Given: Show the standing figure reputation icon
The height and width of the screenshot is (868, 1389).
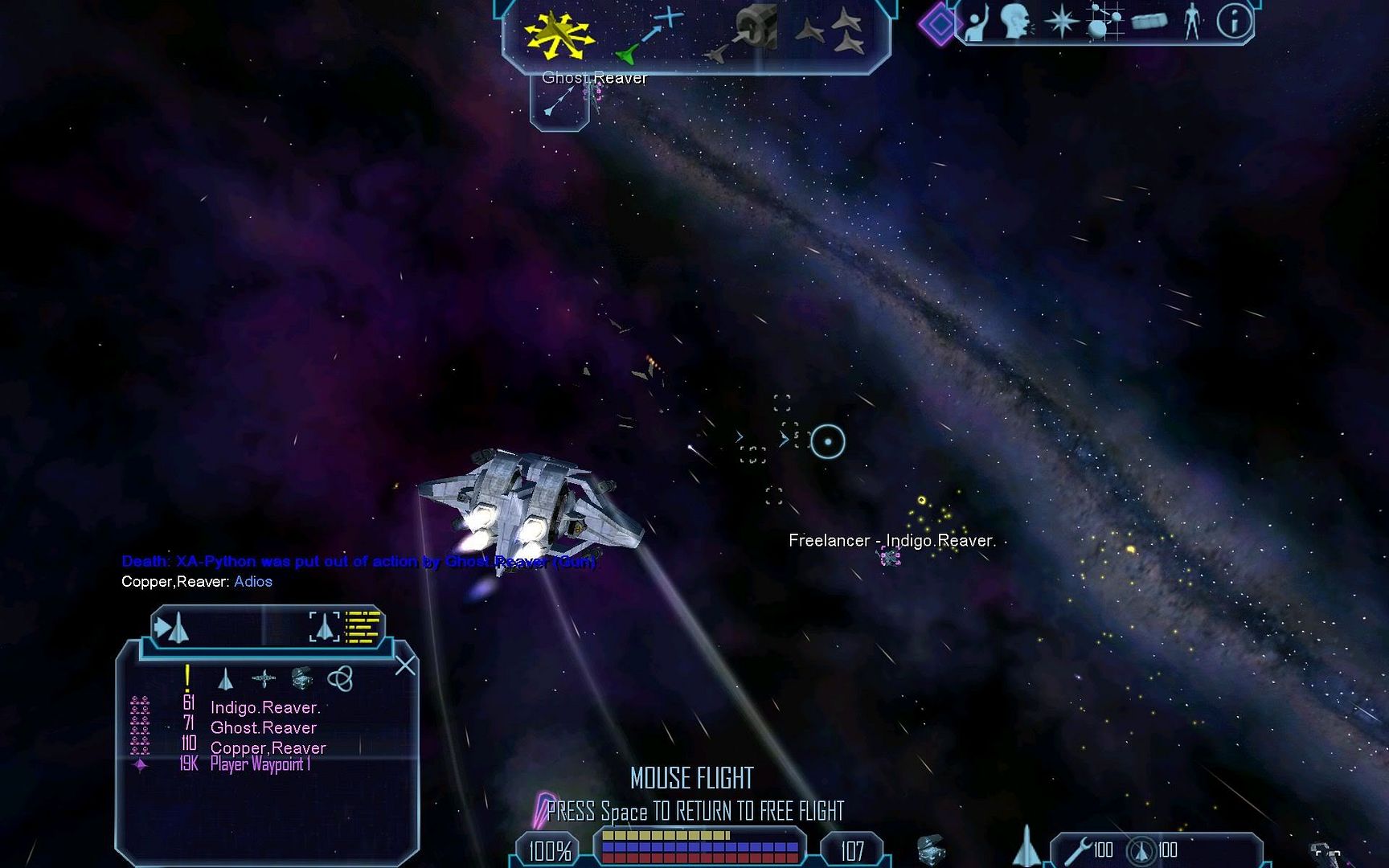Looking at the screenshot, I should [x=1192, y=22].
